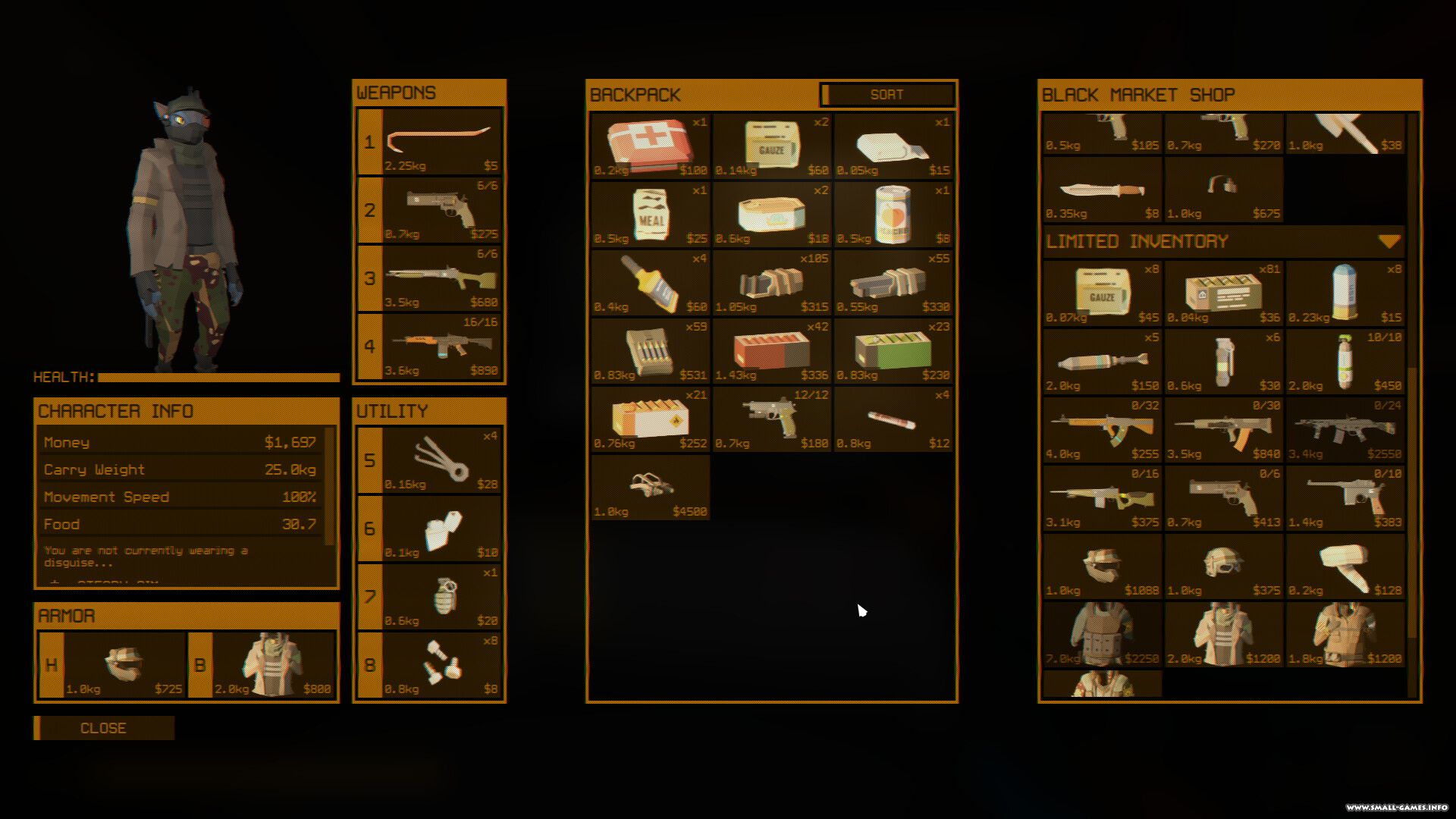Close the inventory screen
This screenshot has height=819, width=1456.
tap(104, 728)
